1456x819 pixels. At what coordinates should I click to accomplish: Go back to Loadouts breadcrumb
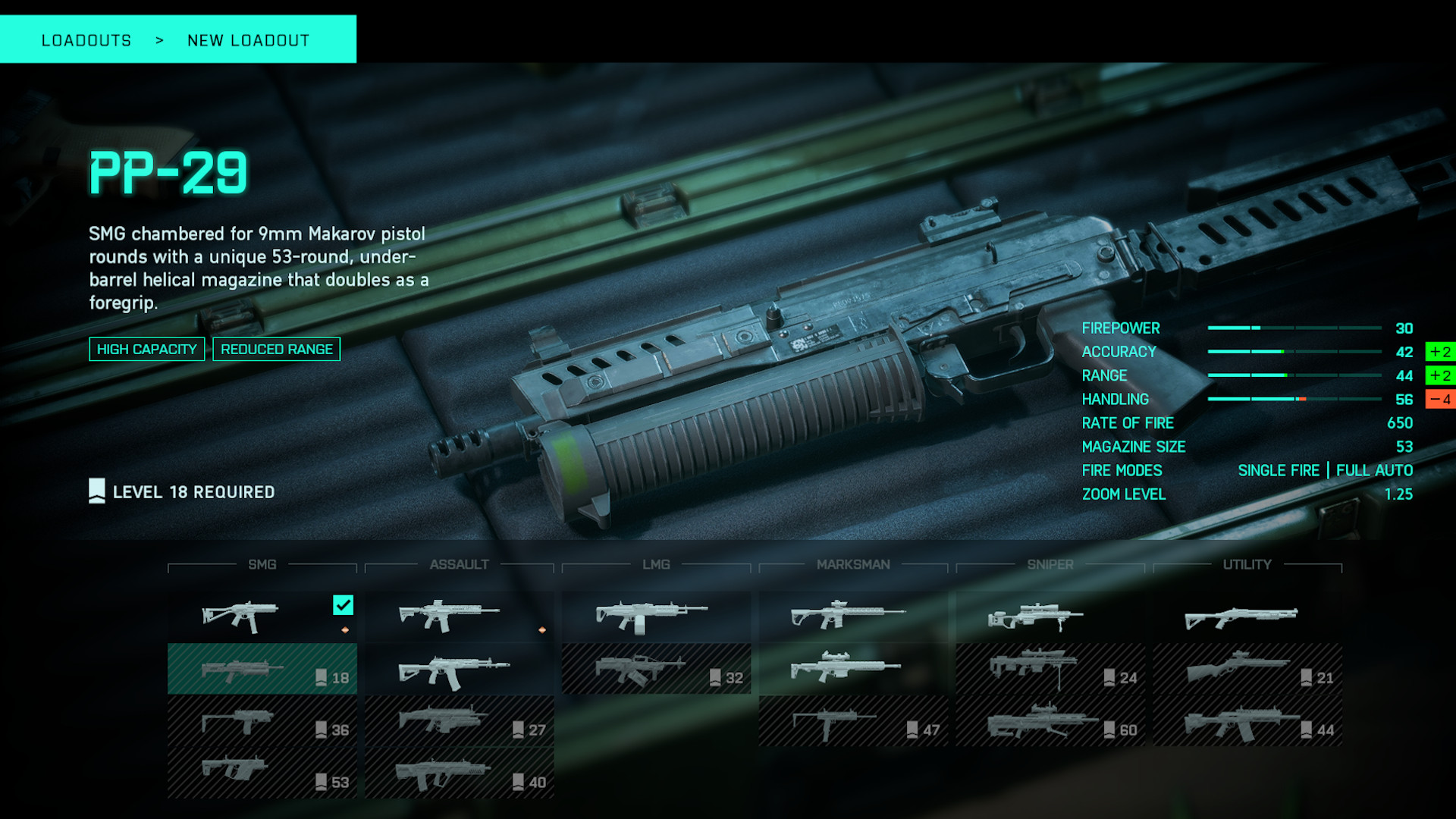click(86, 40)
